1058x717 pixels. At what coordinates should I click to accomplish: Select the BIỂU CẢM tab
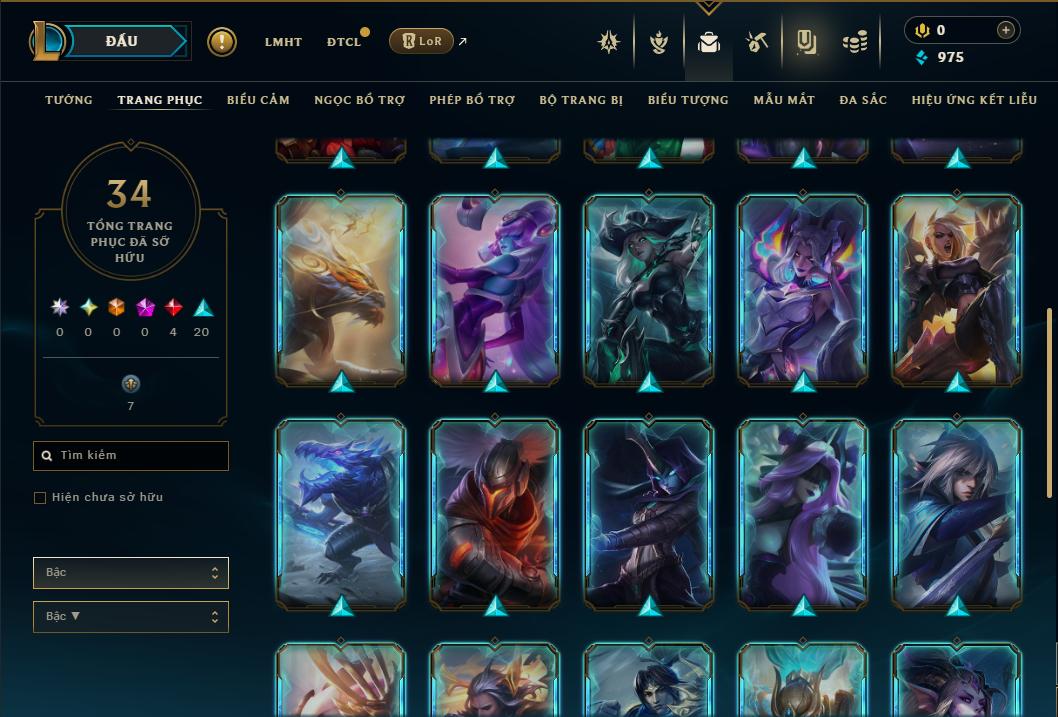pos(258,100)
